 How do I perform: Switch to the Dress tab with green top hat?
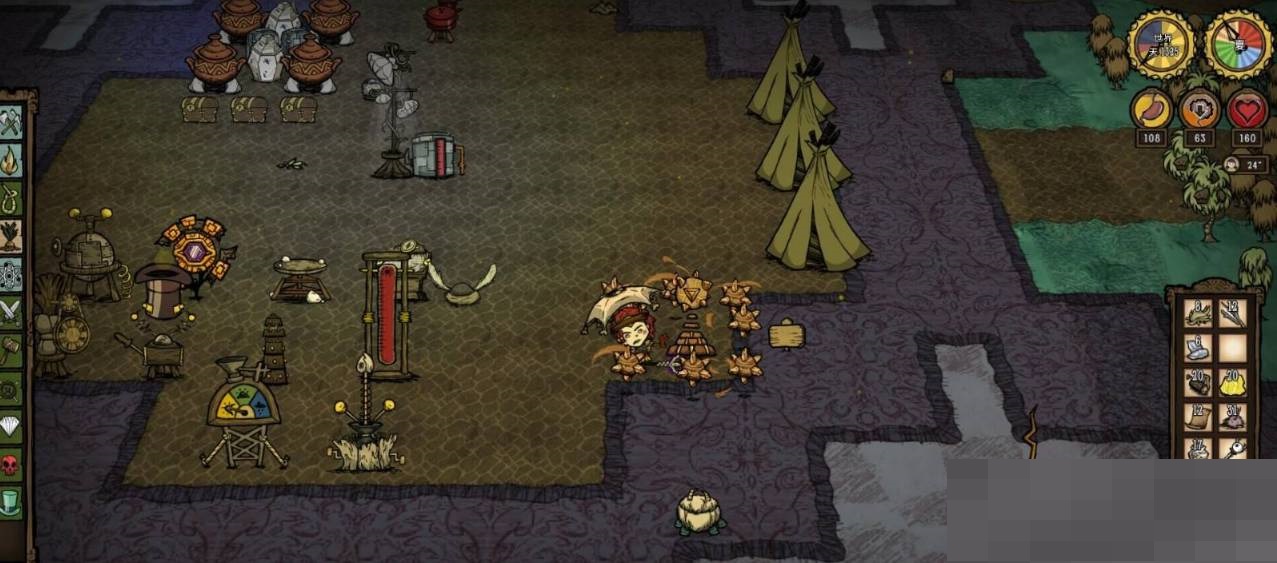(11, 501)
